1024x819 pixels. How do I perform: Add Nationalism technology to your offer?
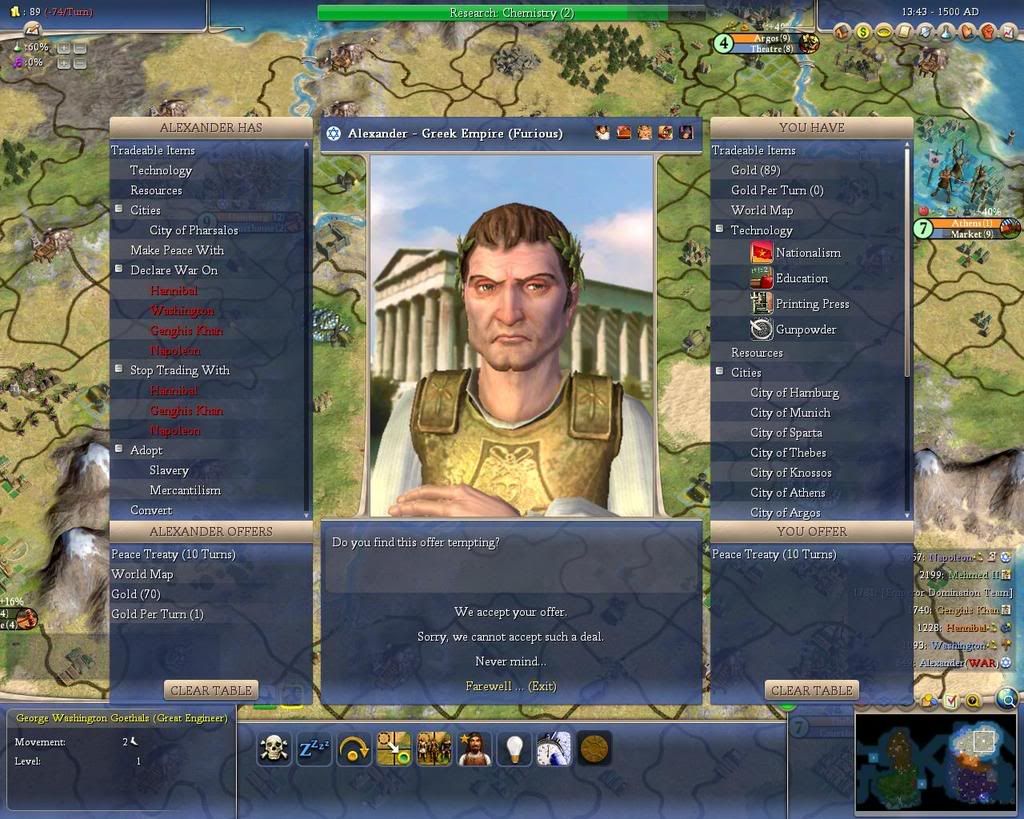[807, 253]
